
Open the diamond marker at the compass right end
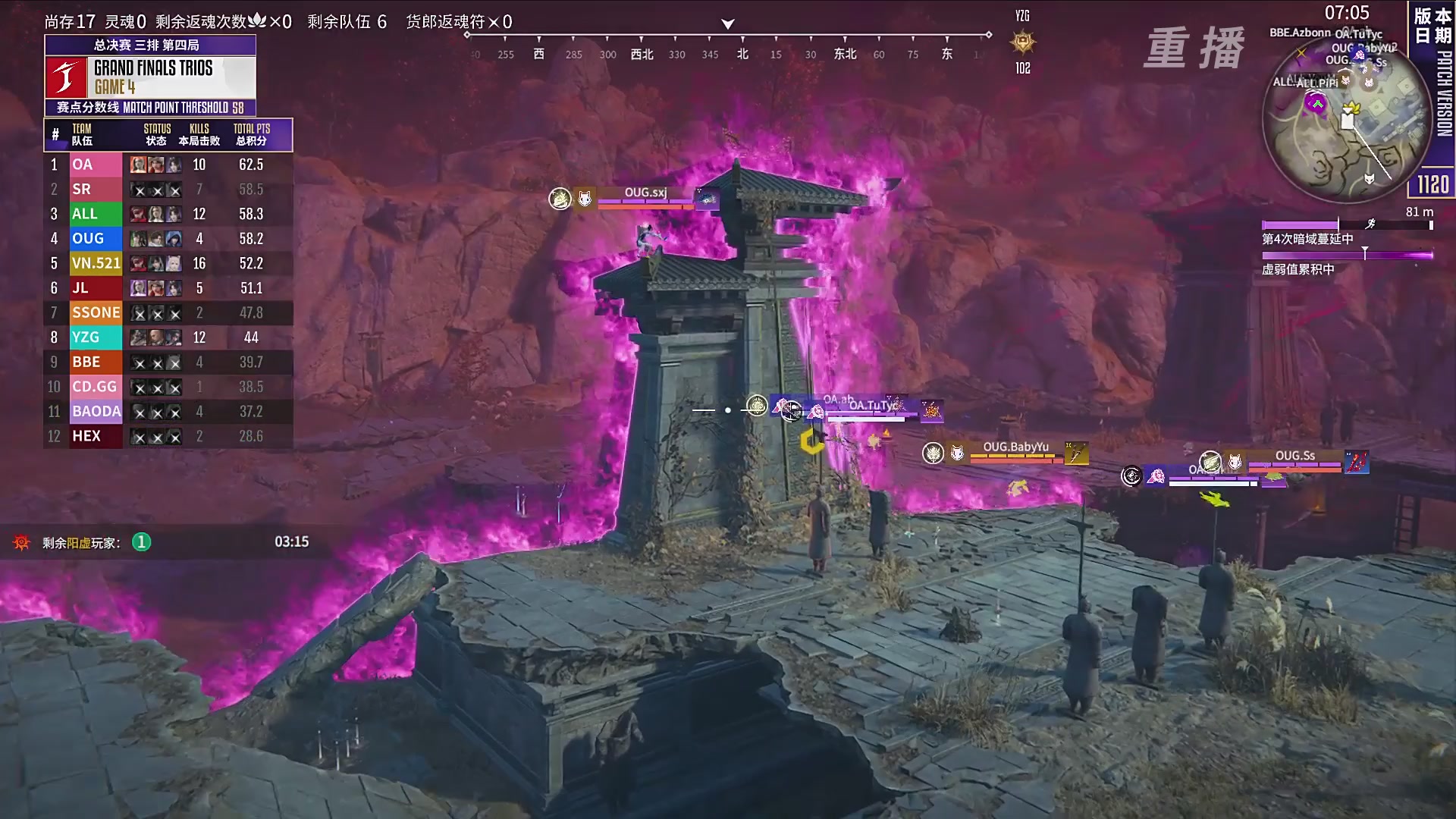(988, 33)
